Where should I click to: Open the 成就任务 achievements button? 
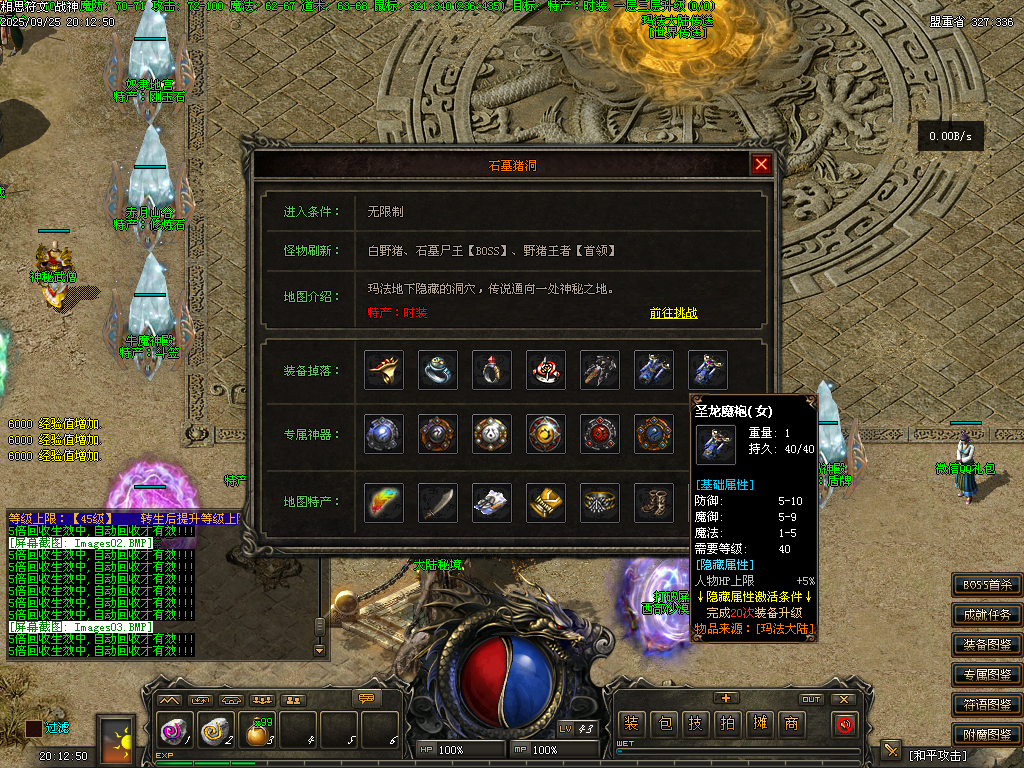coord(987,615)
